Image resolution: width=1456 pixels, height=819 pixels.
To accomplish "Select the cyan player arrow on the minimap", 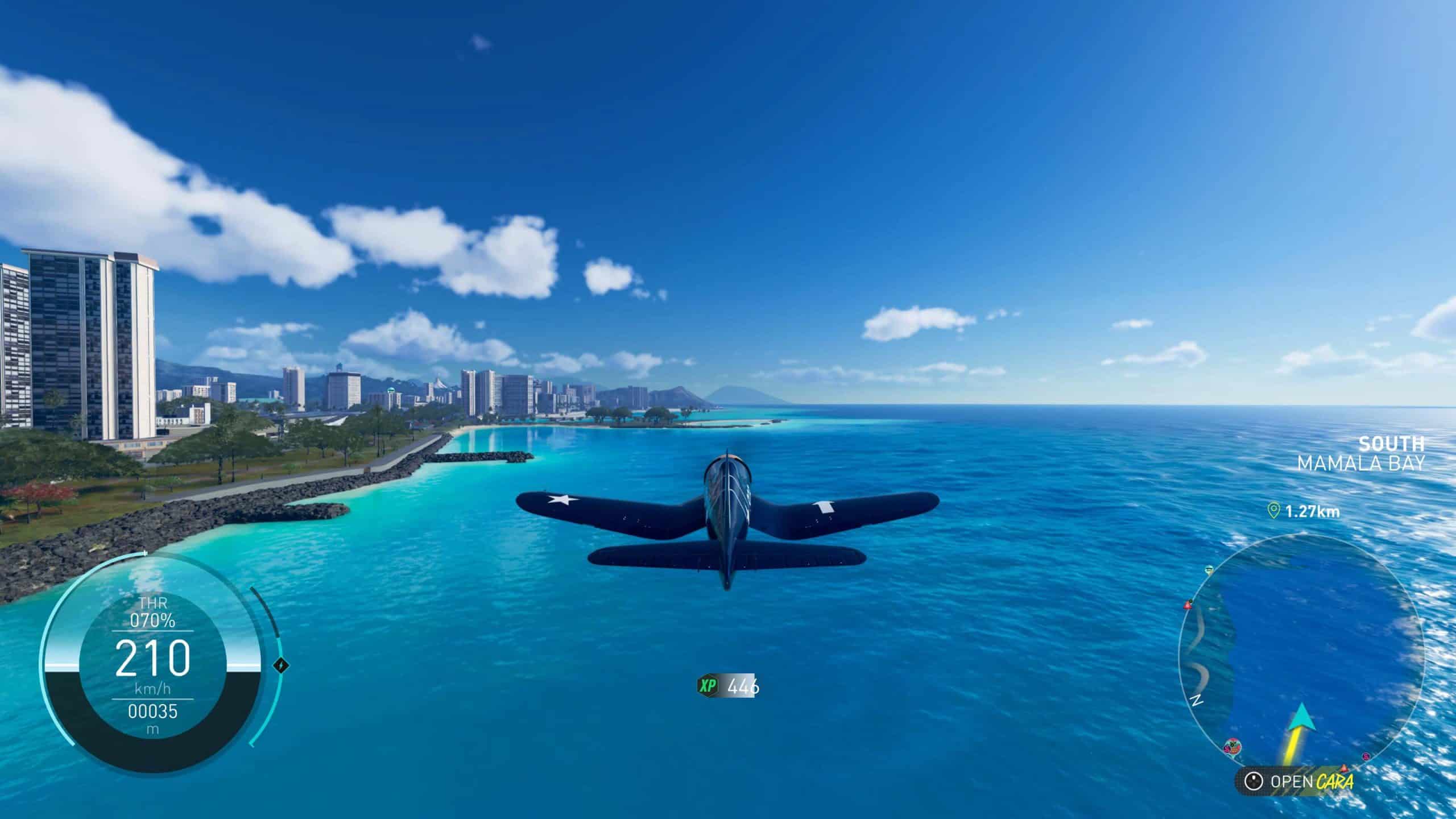I will (x=1301, y=717).
